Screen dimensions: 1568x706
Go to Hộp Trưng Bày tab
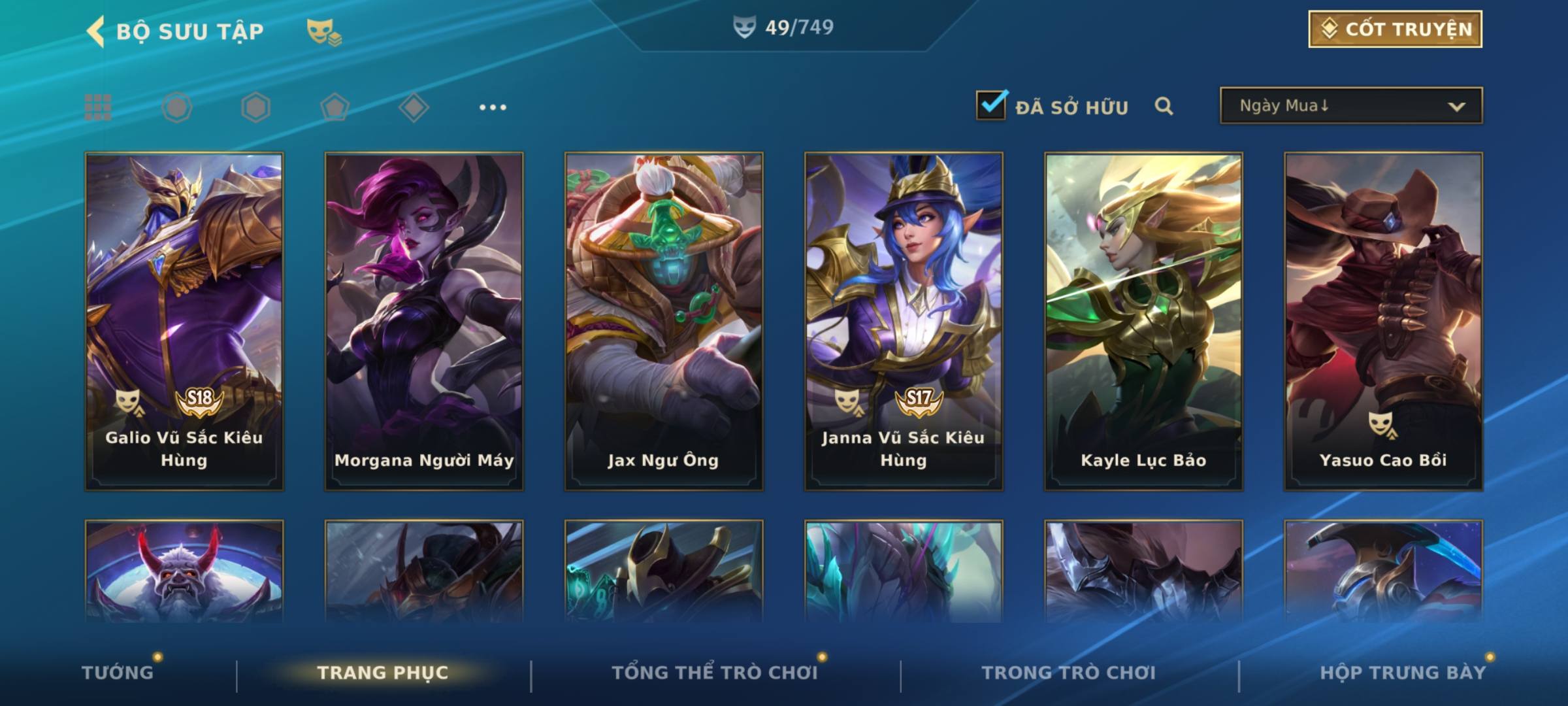coord(1403,673)
